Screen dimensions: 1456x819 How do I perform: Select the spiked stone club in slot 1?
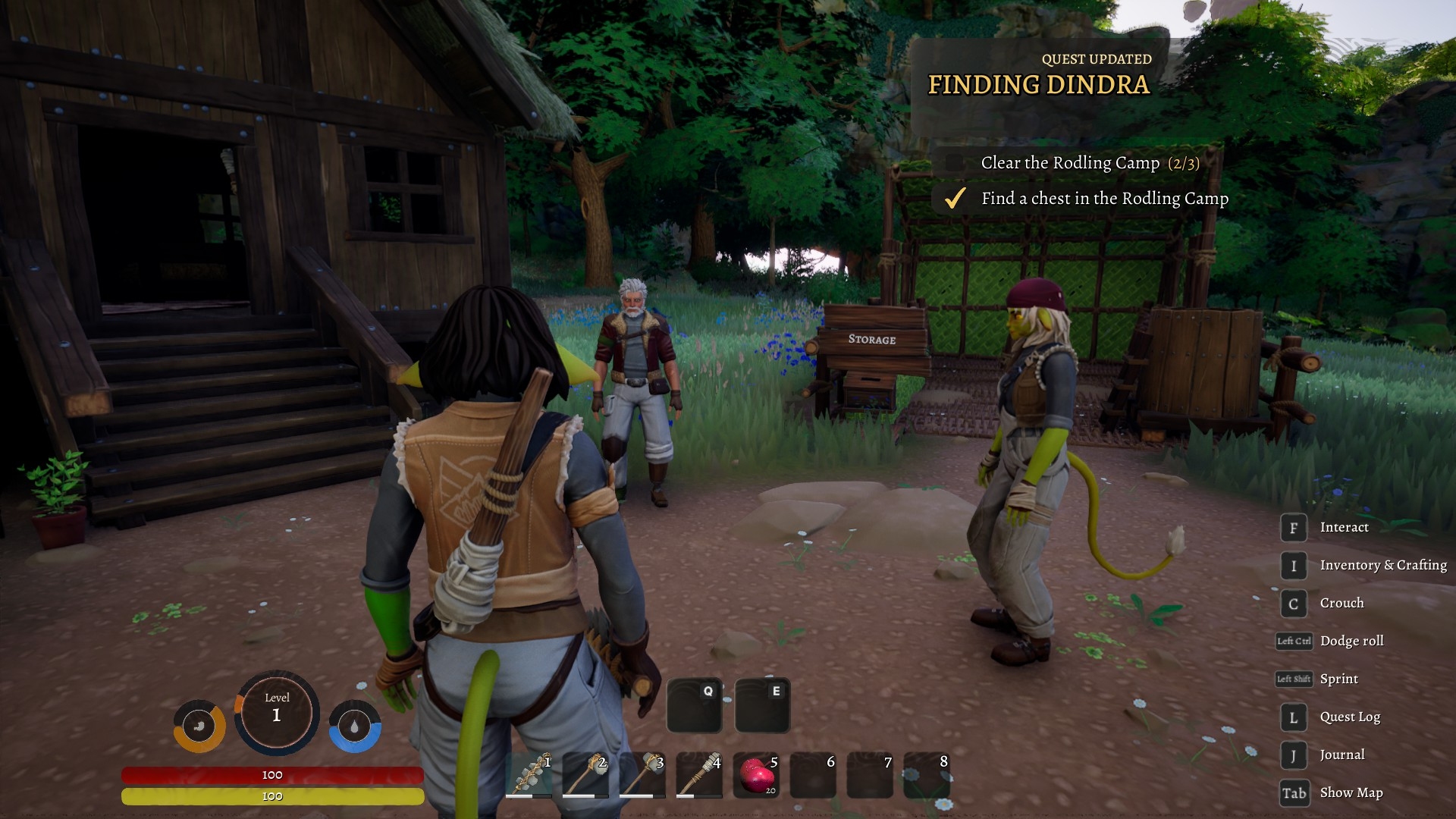click(529, 774)
